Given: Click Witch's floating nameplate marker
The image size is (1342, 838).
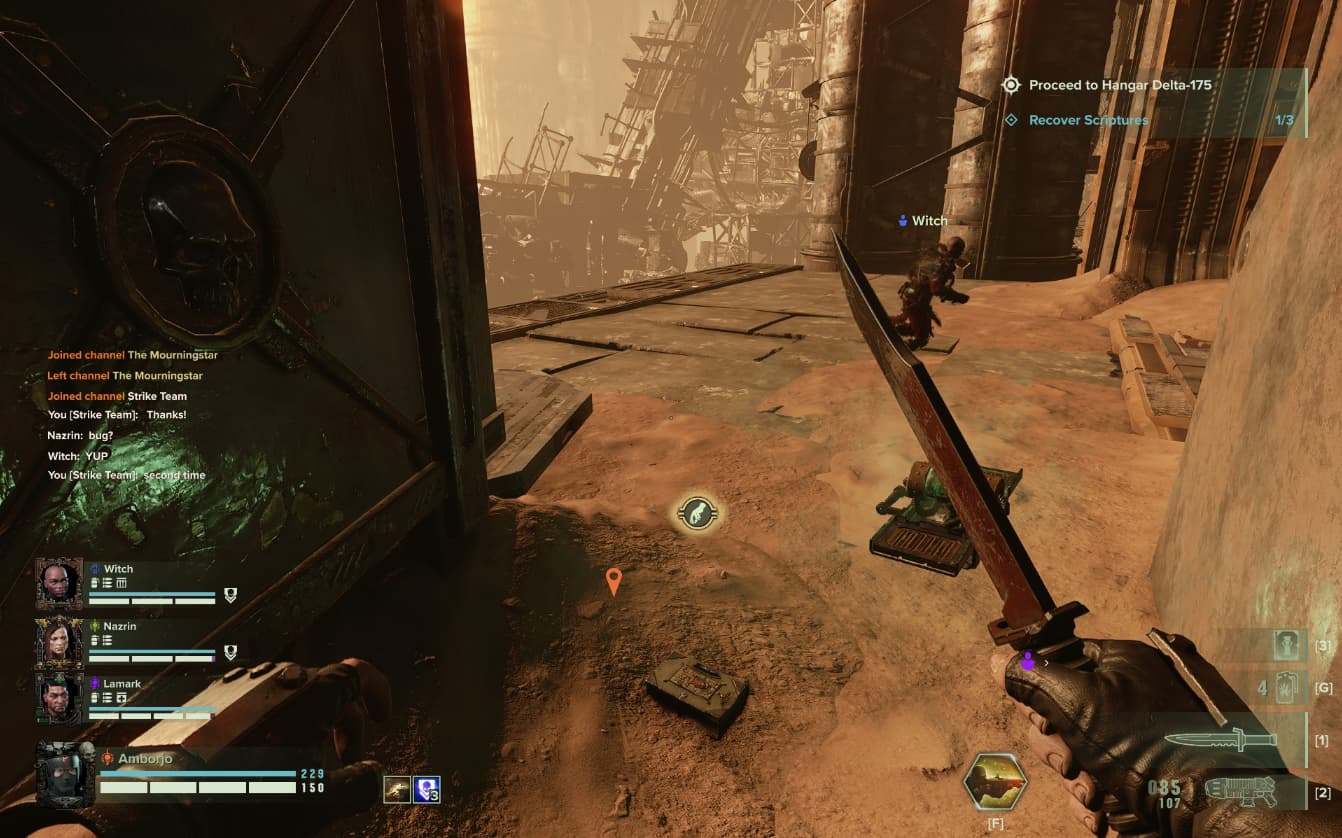Looking at the screenshot, I should point(923,221).
